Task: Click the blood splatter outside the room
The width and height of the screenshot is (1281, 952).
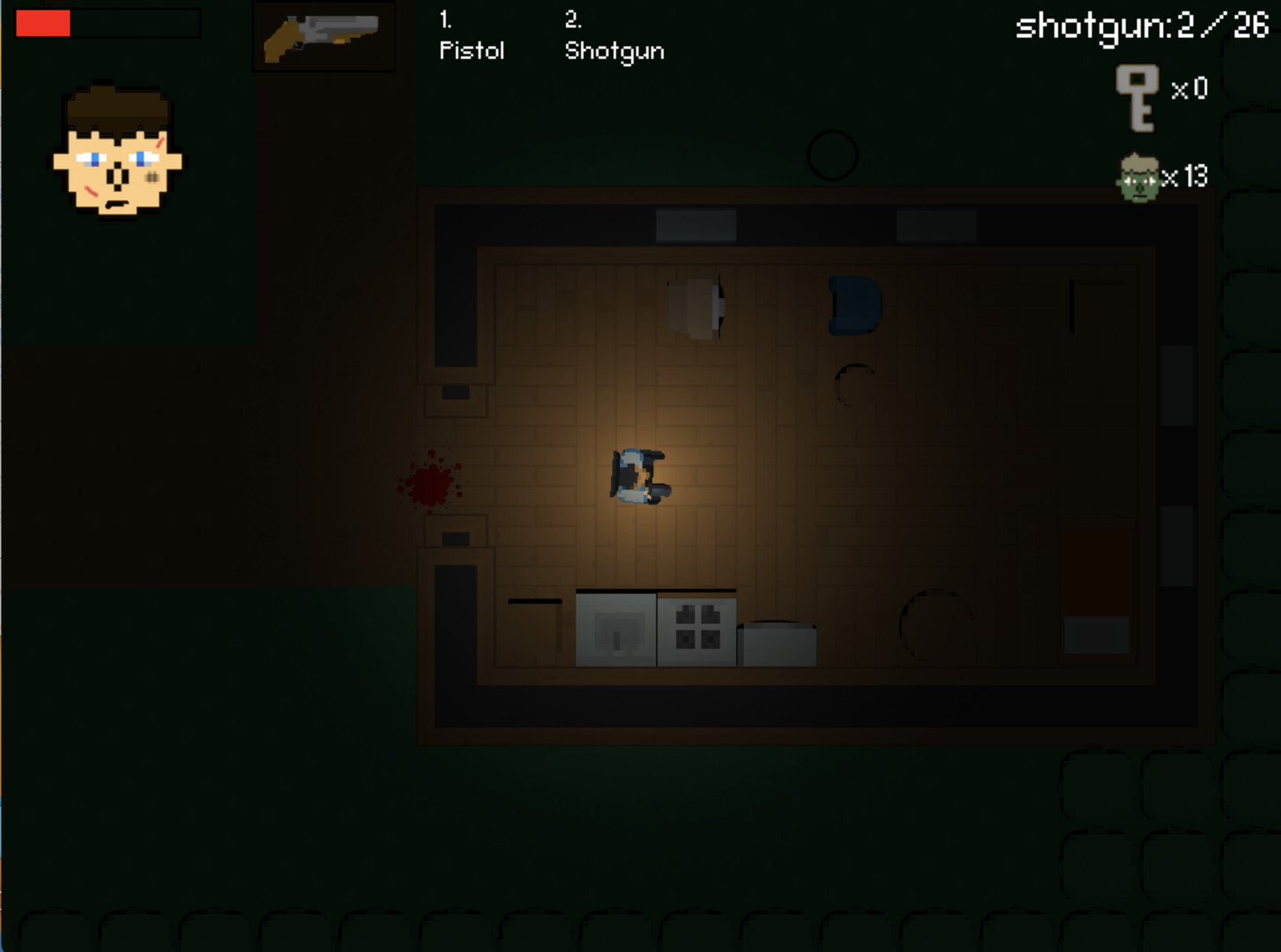Action: [429, 483]
